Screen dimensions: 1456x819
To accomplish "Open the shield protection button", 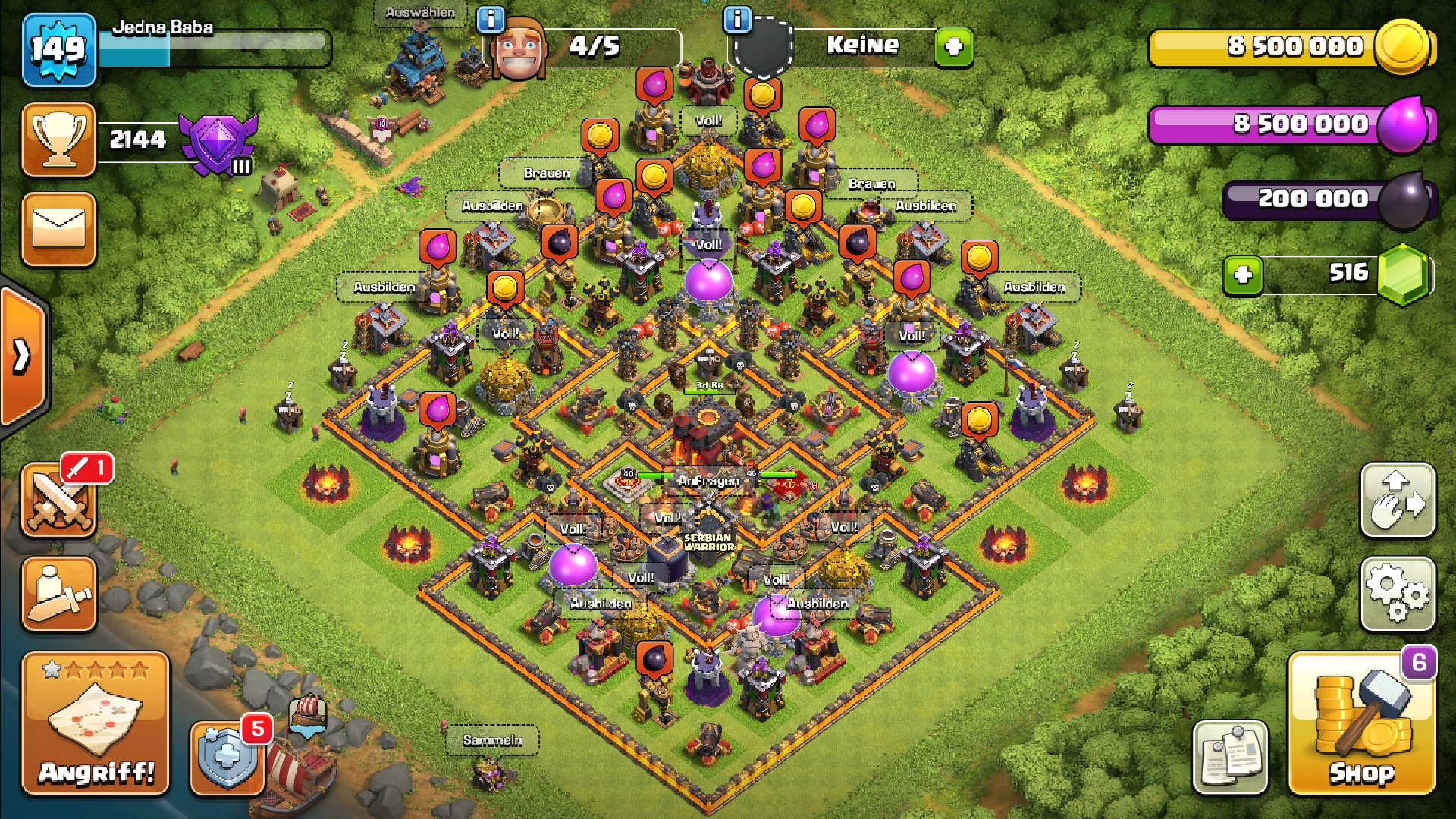I will coord(227,757).
